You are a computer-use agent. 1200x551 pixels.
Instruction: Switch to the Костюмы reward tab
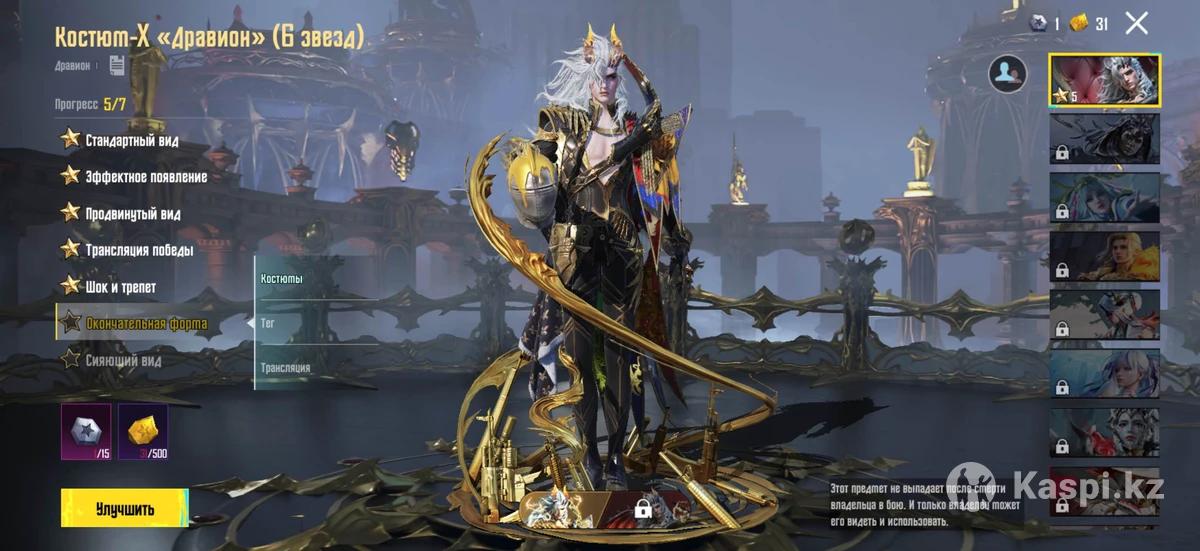point(282,278)
